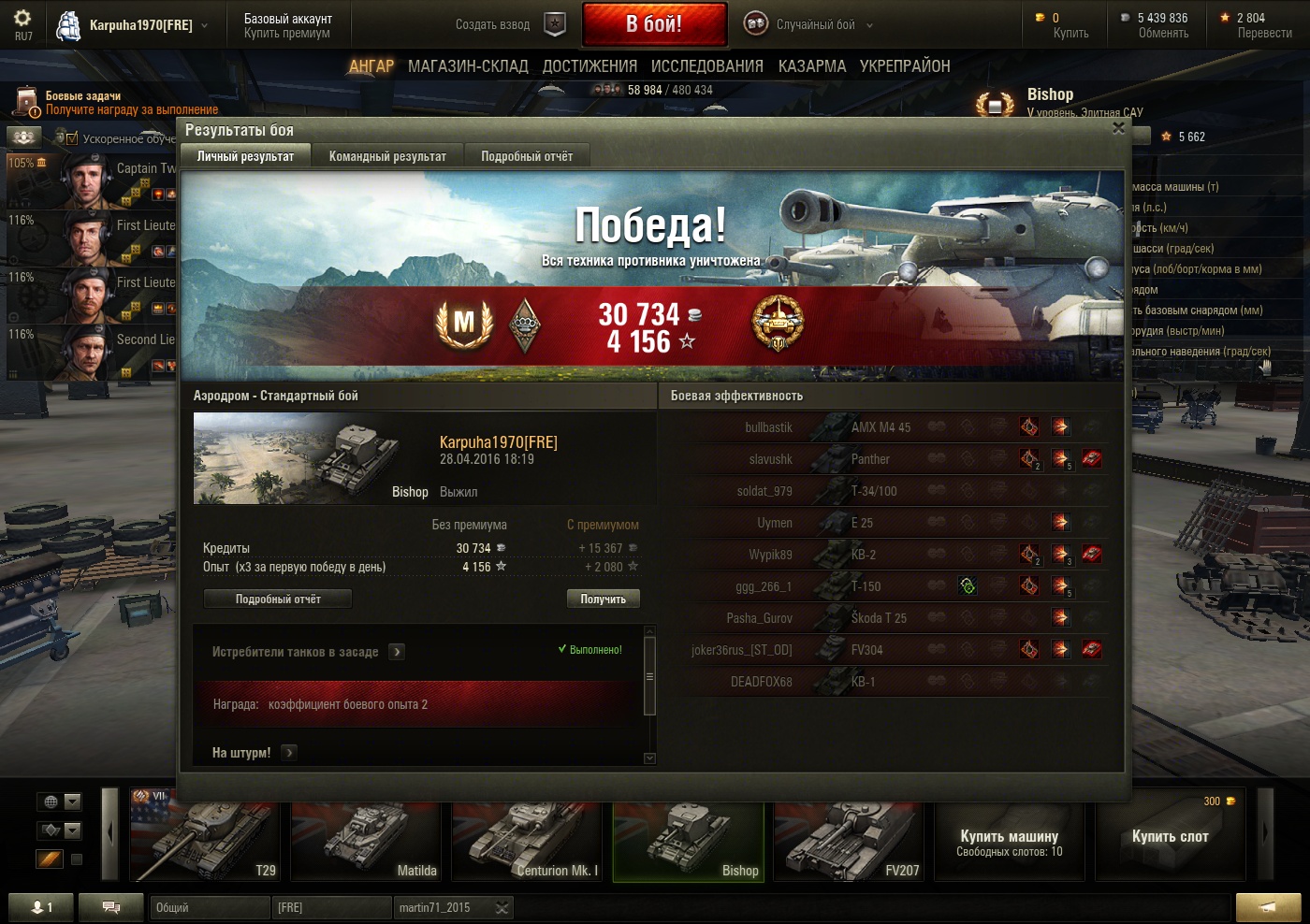Select the Личный результат tab

(245, 156)
